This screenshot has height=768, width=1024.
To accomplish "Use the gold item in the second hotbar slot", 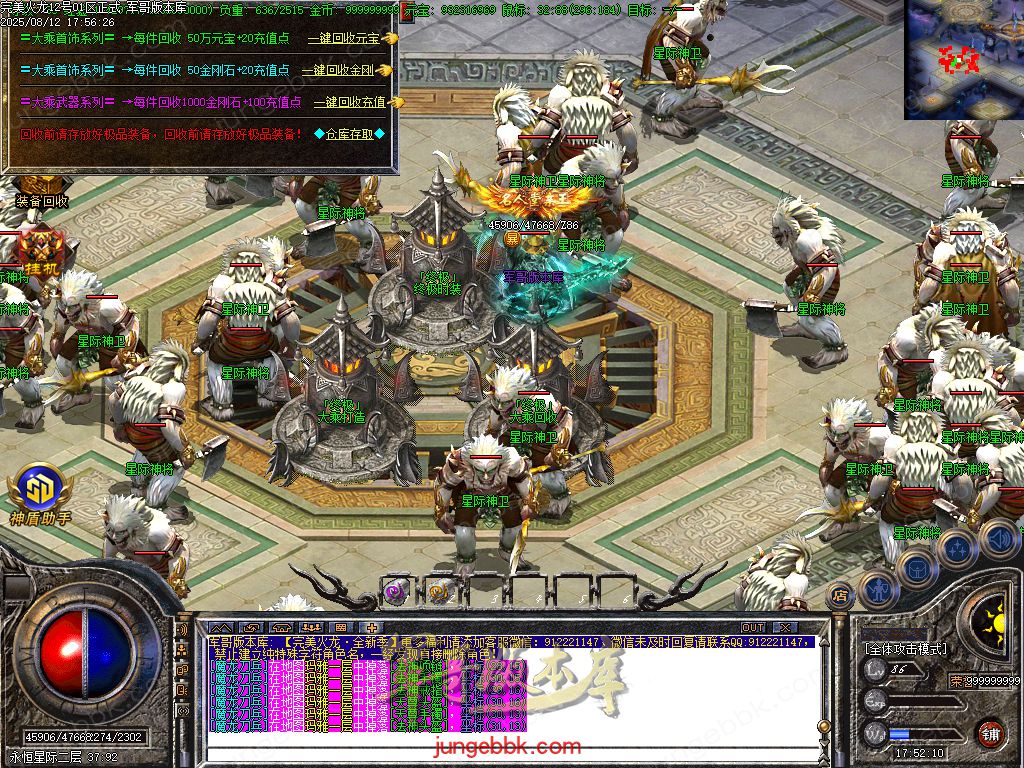I will [440, 591].
